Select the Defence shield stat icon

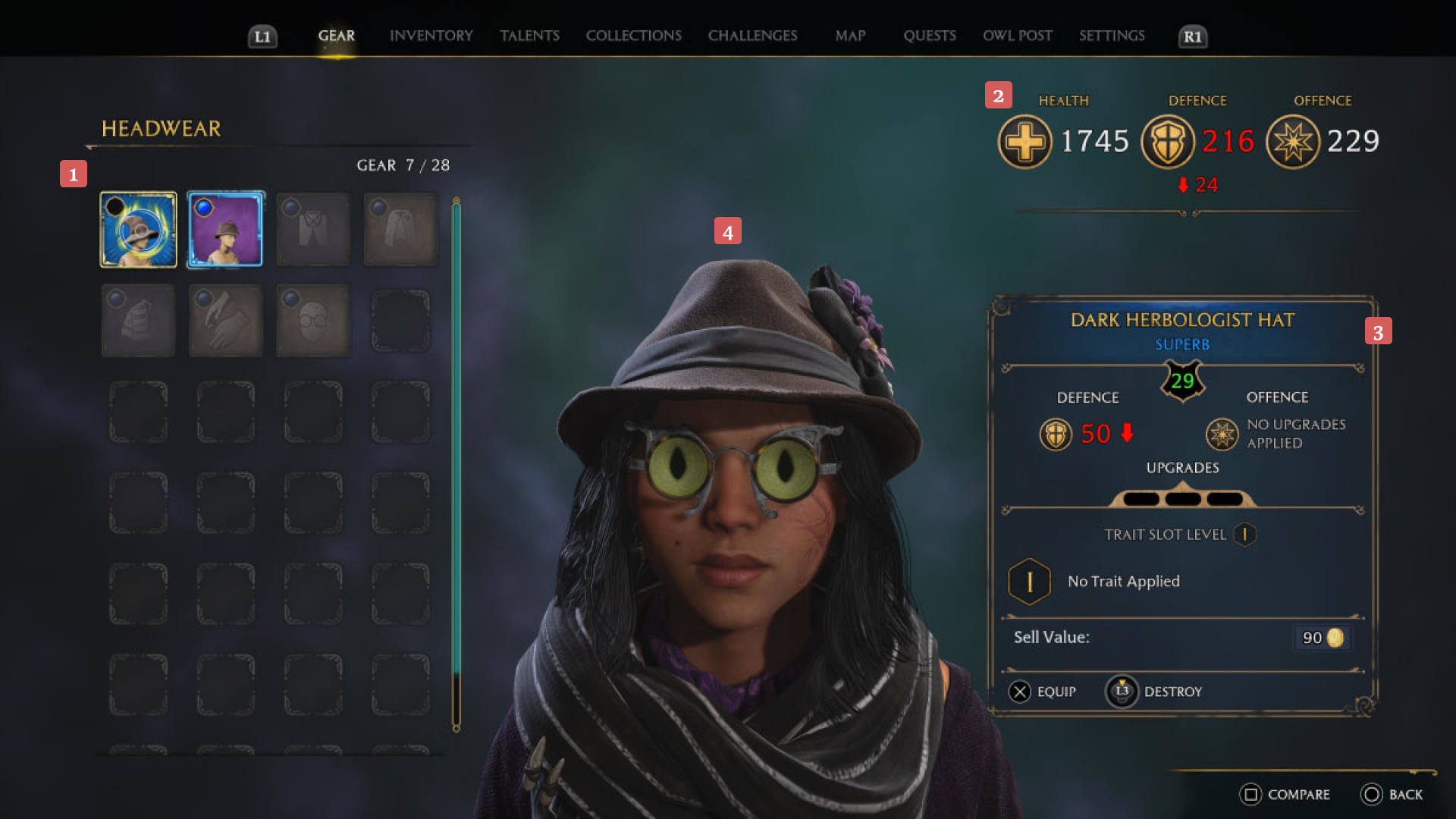1167,142
